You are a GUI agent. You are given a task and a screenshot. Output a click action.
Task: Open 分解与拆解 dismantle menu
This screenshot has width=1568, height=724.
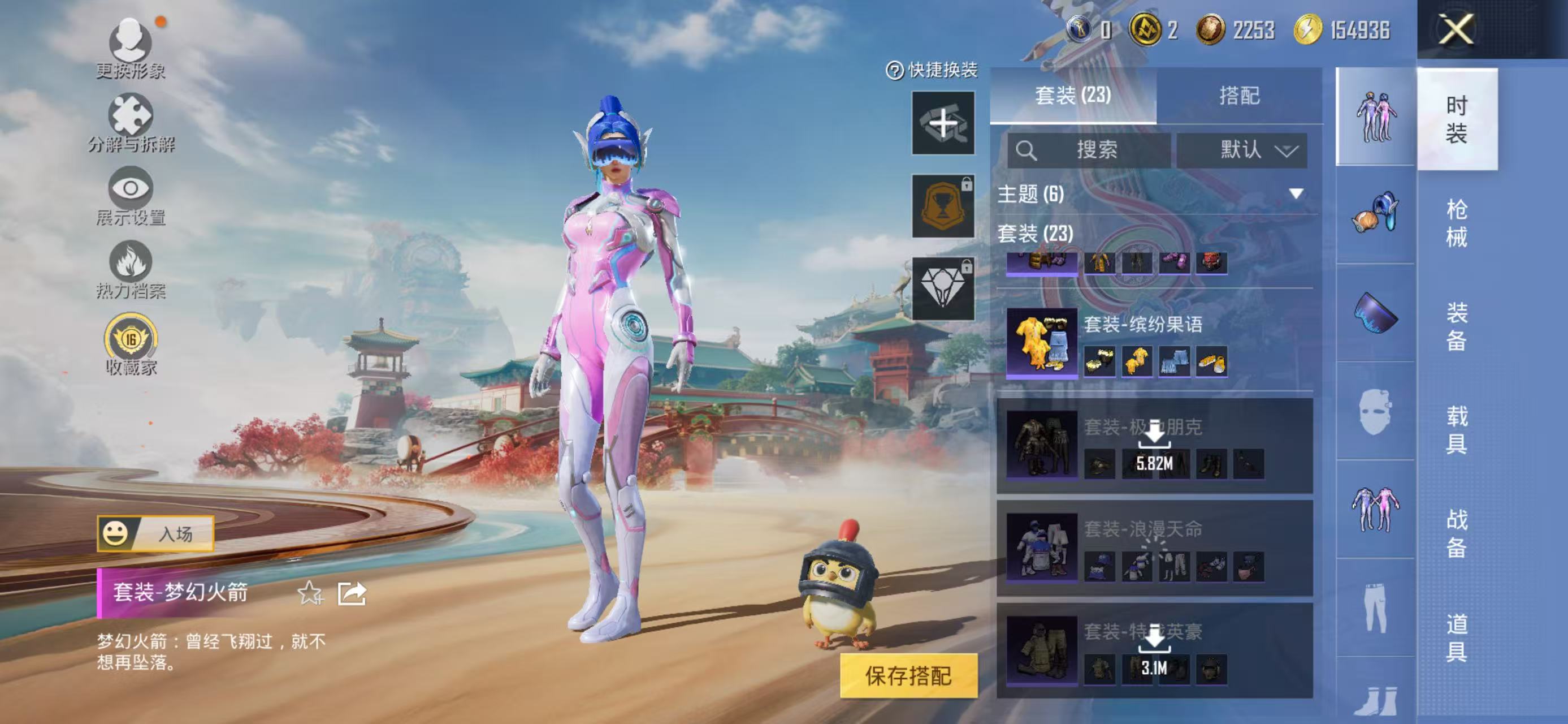click(130, 122)
